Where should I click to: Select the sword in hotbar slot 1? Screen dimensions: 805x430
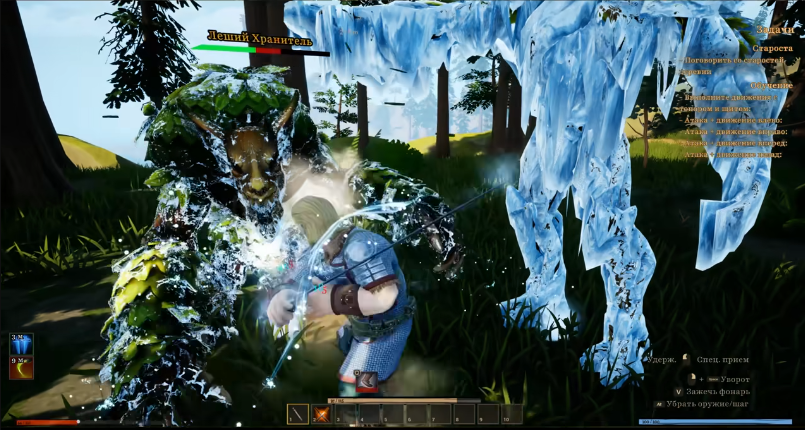(298, 414)
